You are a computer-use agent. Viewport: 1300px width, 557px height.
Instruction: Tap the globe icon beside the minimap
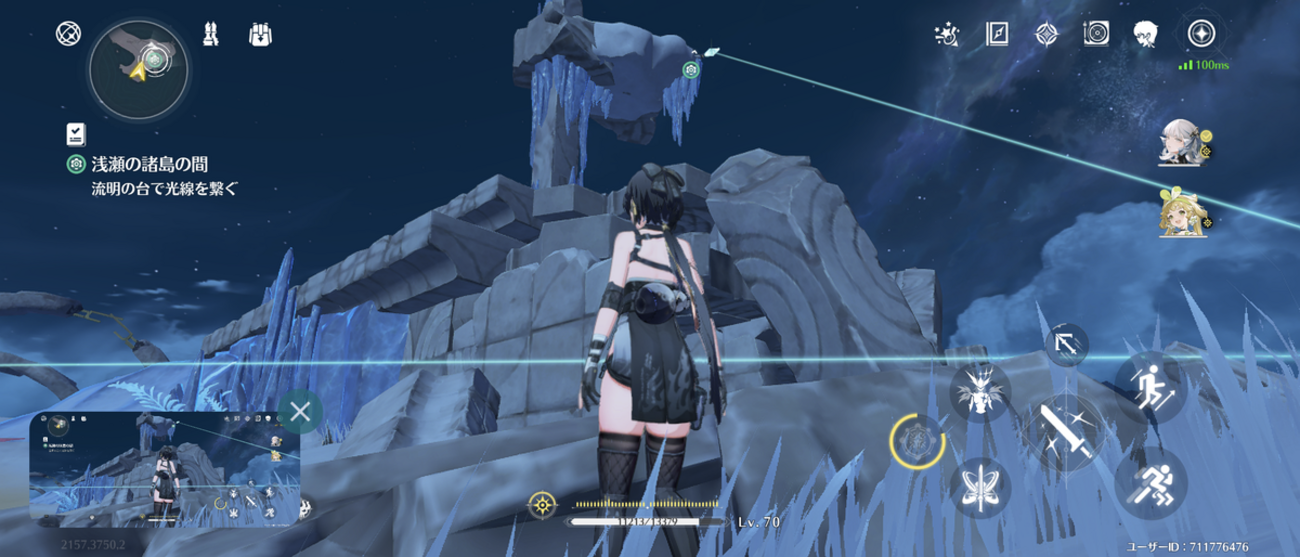point(69,34)
